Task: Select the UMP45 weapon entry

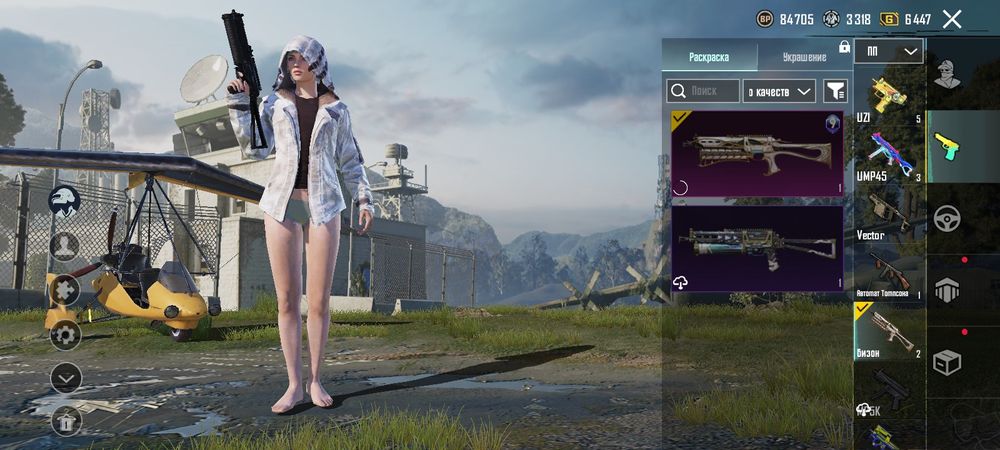Action: pos(888,157)
